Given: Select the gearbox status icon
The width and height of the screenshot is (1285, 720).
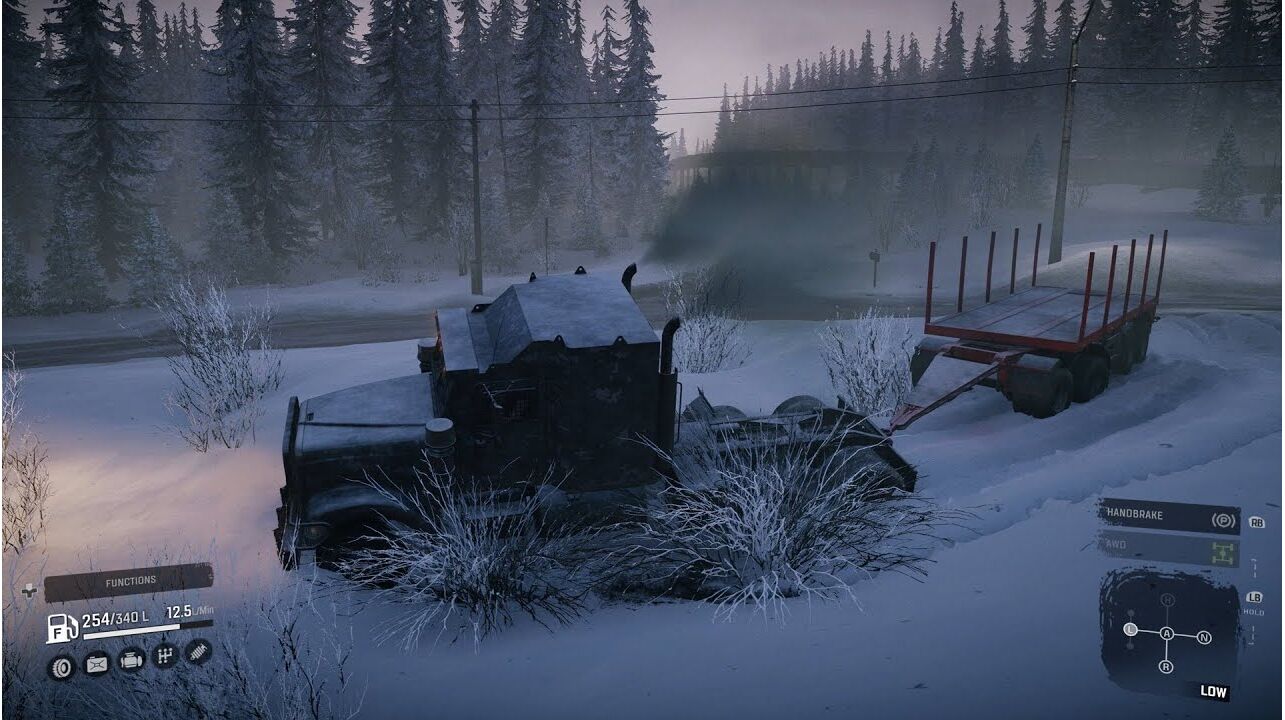Looking at the screenshot, I should pyautogui.click(x=165, y=656).
